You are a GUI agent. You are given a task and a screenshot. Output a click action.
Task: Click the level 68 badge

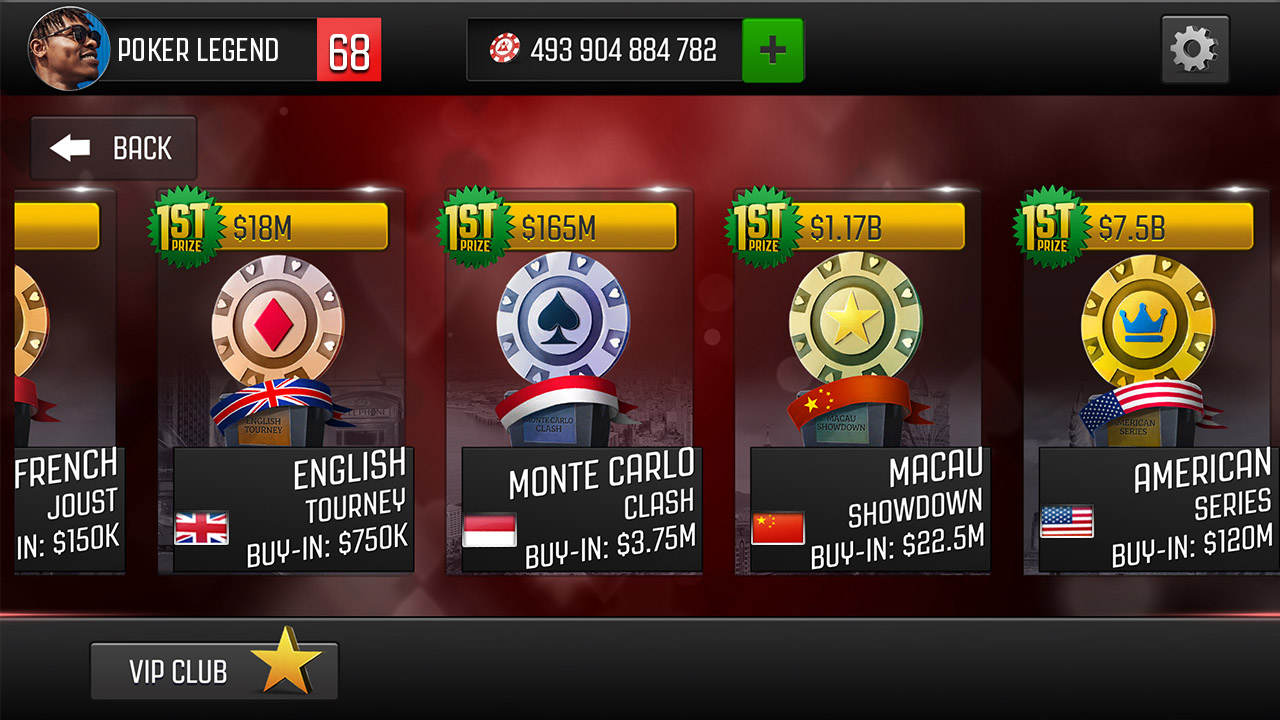click(348, 48)
